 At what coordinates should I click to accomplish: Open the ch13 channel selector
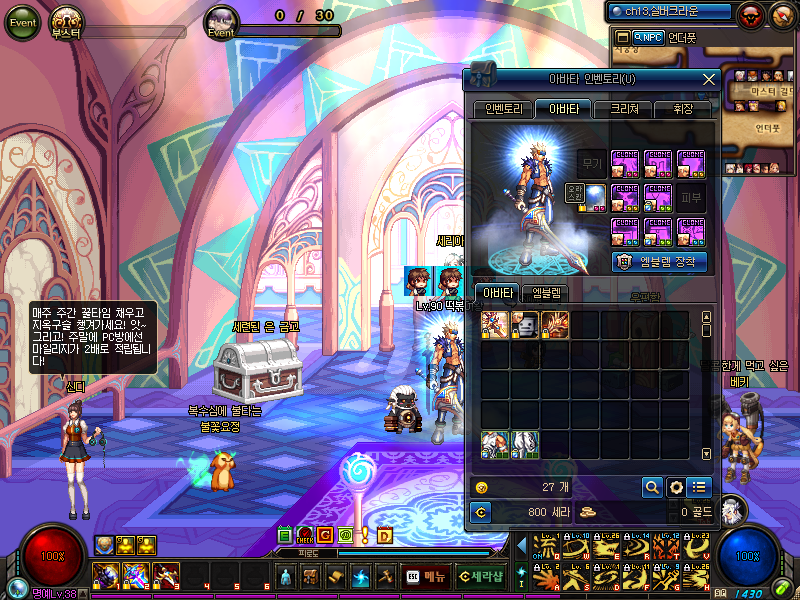point(669,11)
